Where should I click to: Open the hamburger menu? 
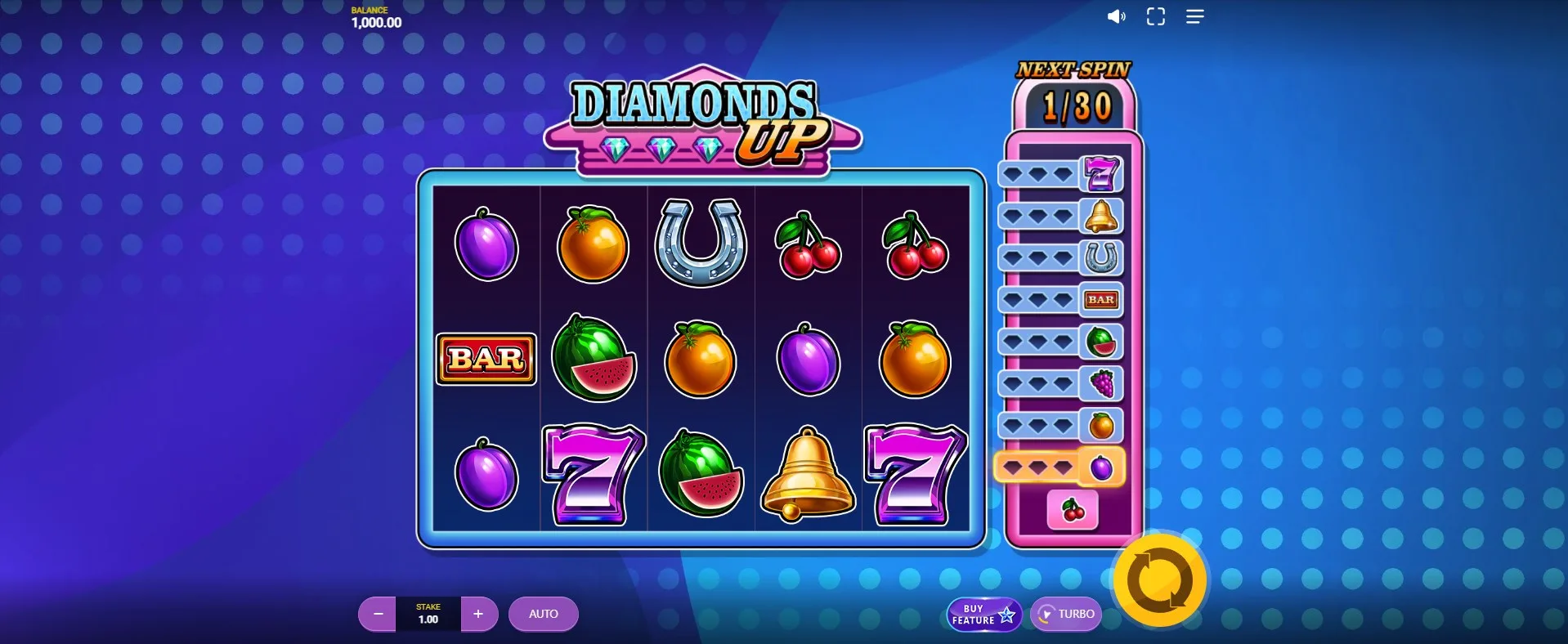click(1194, 16)
